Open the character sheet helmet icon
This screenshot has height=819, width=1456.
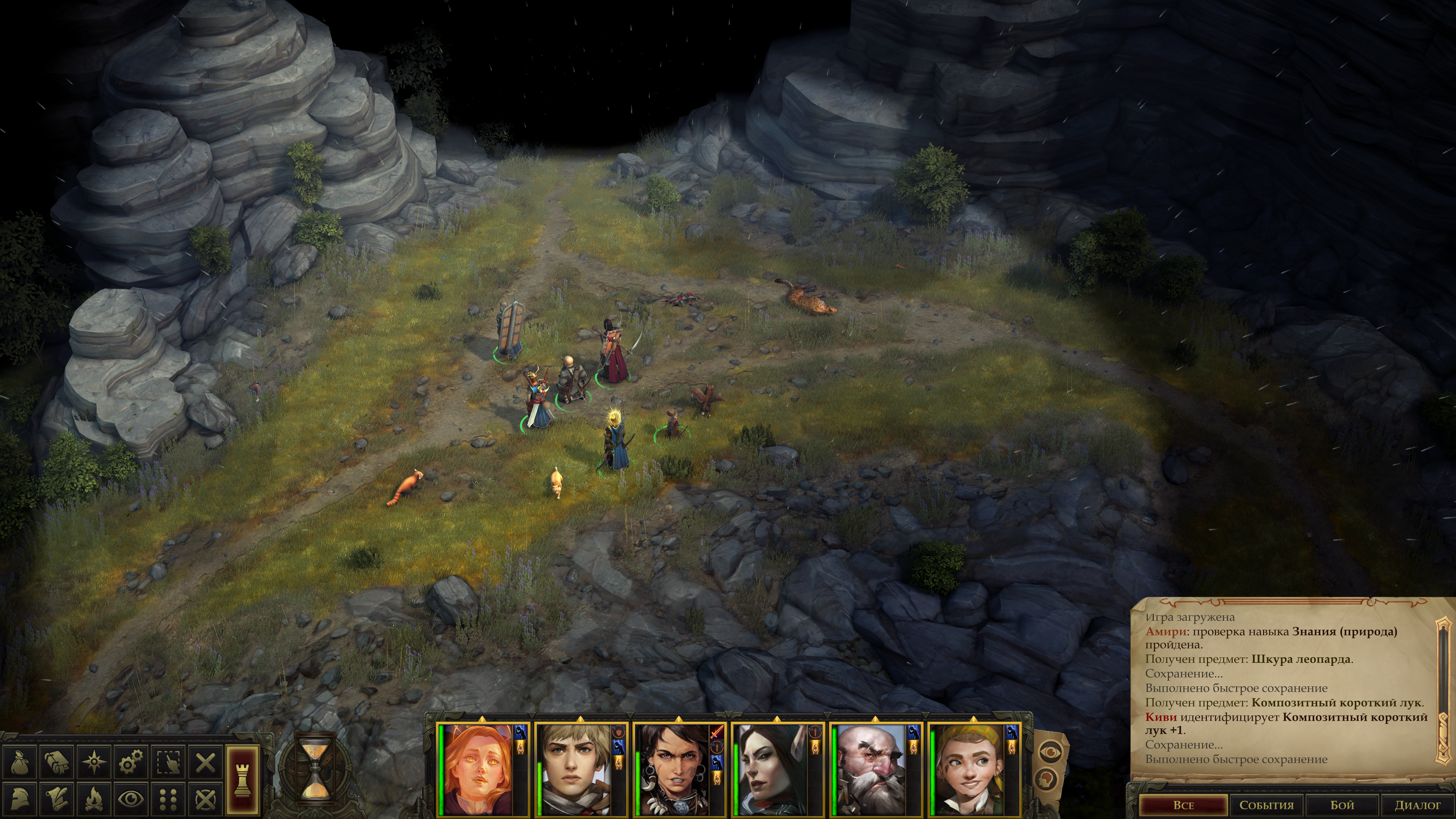20,799
